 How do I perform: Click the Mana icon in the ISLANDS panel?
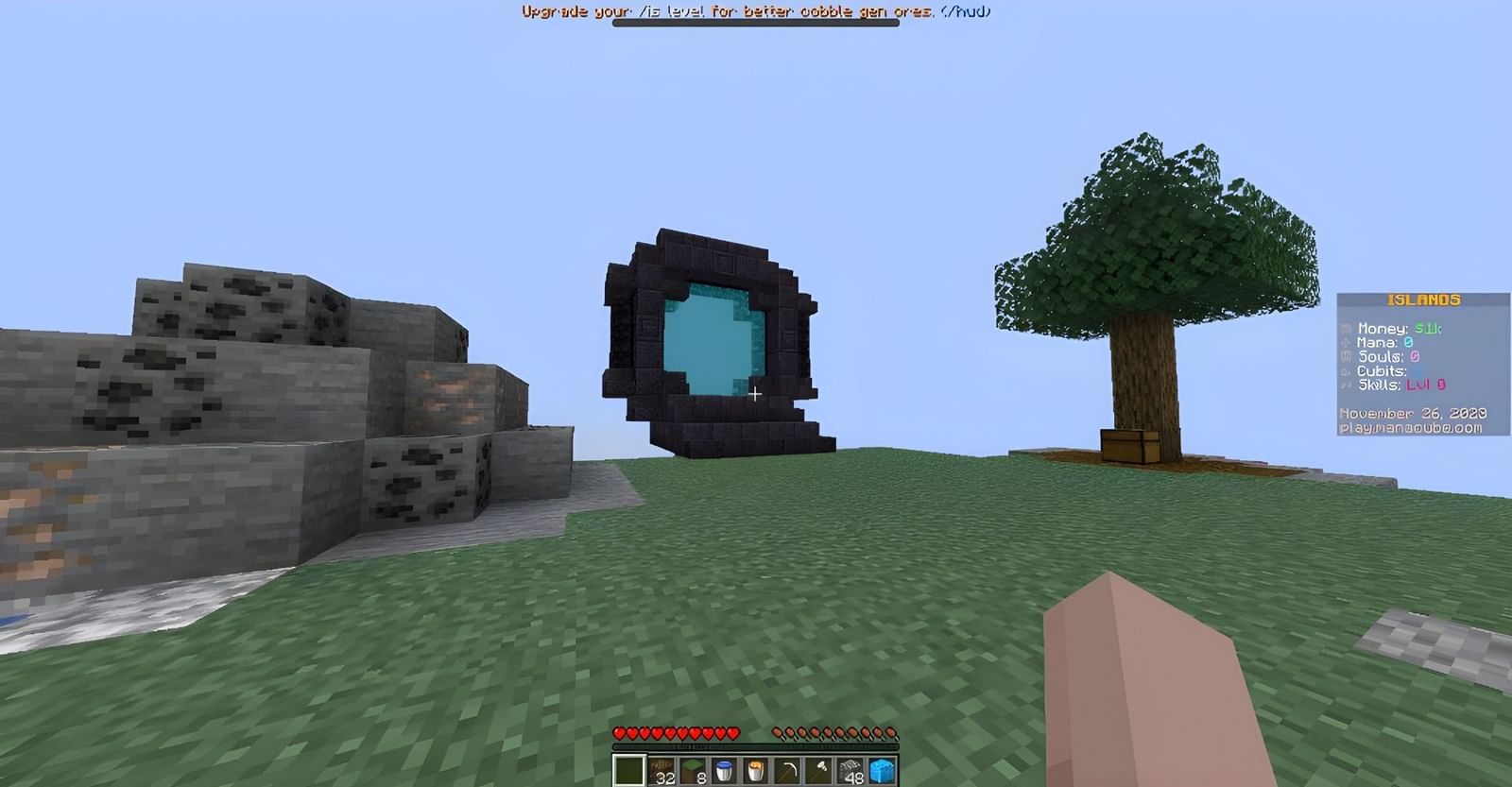click(1345, 342)
